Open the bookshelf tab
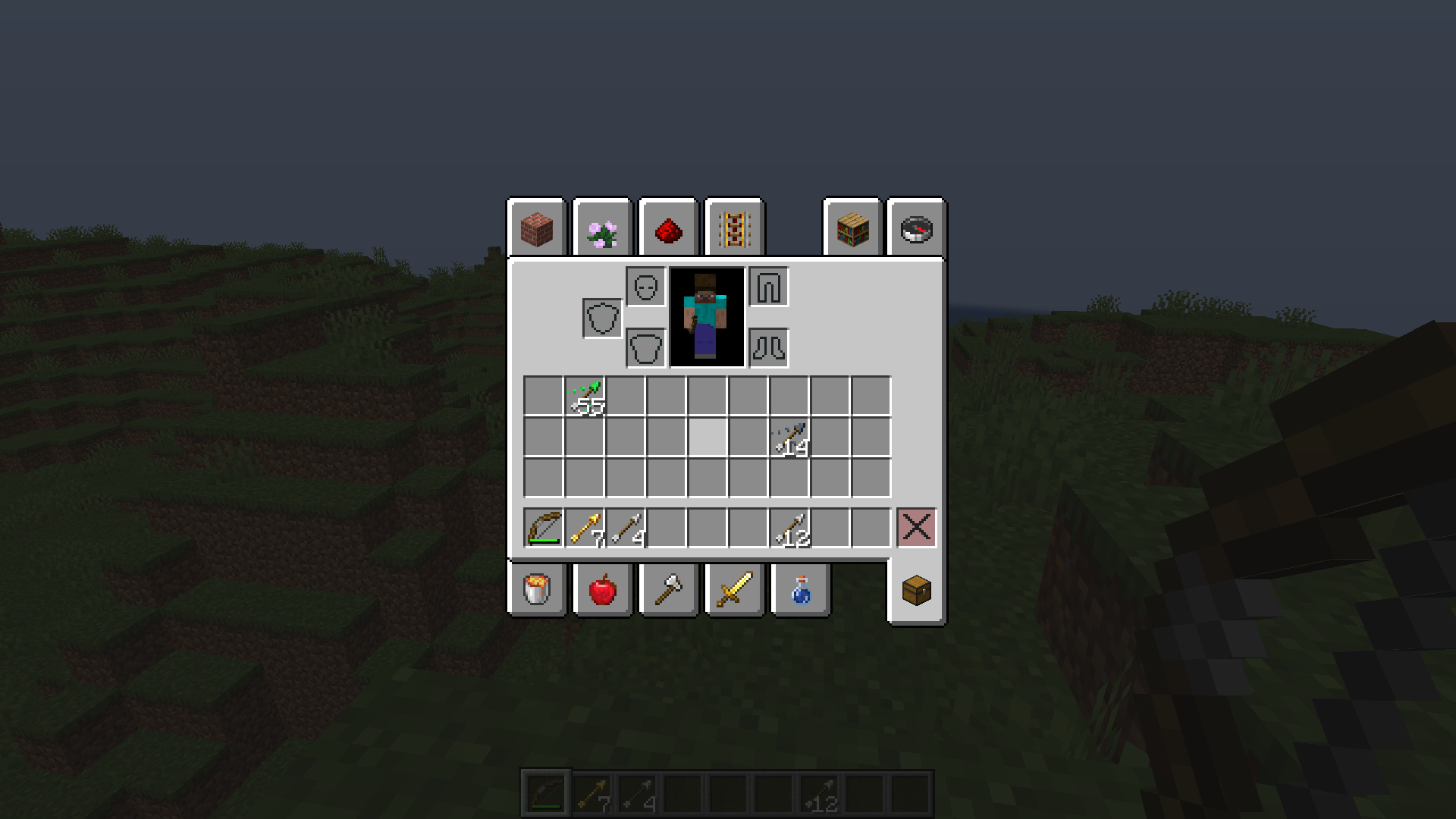The image size is (1456, 819). tap(852, 230)
